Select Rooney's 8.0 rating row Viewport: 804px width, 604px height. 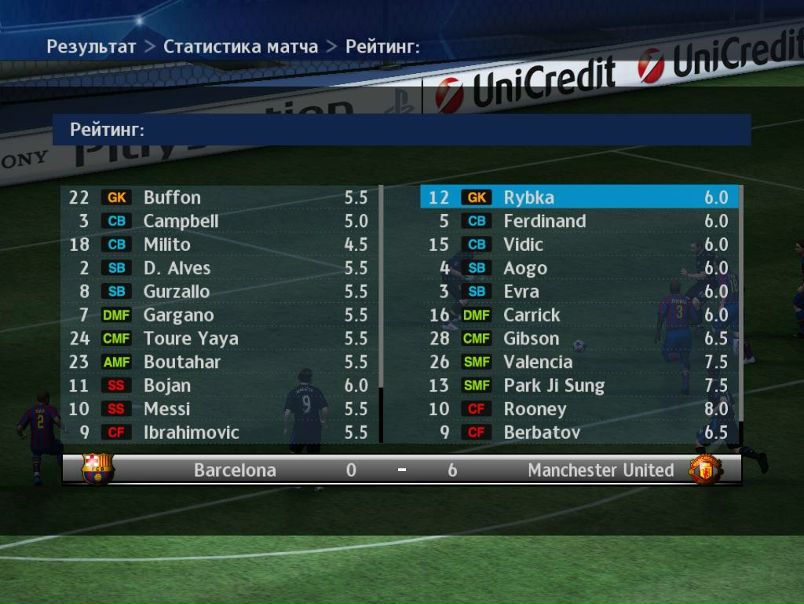tap(578, 409)
